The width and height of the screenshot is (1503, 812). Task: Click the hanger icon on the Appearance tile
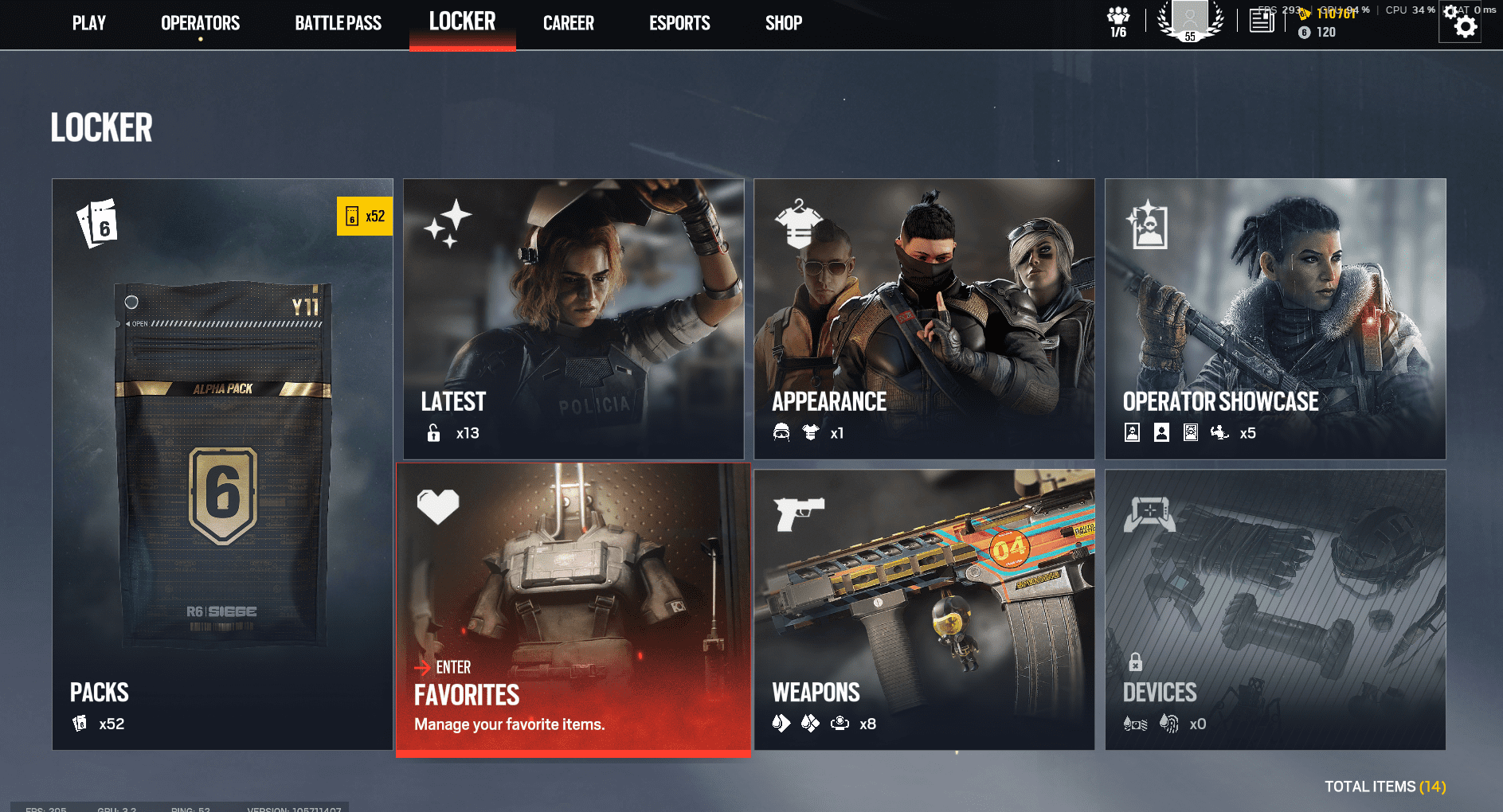tap(799, 224)
